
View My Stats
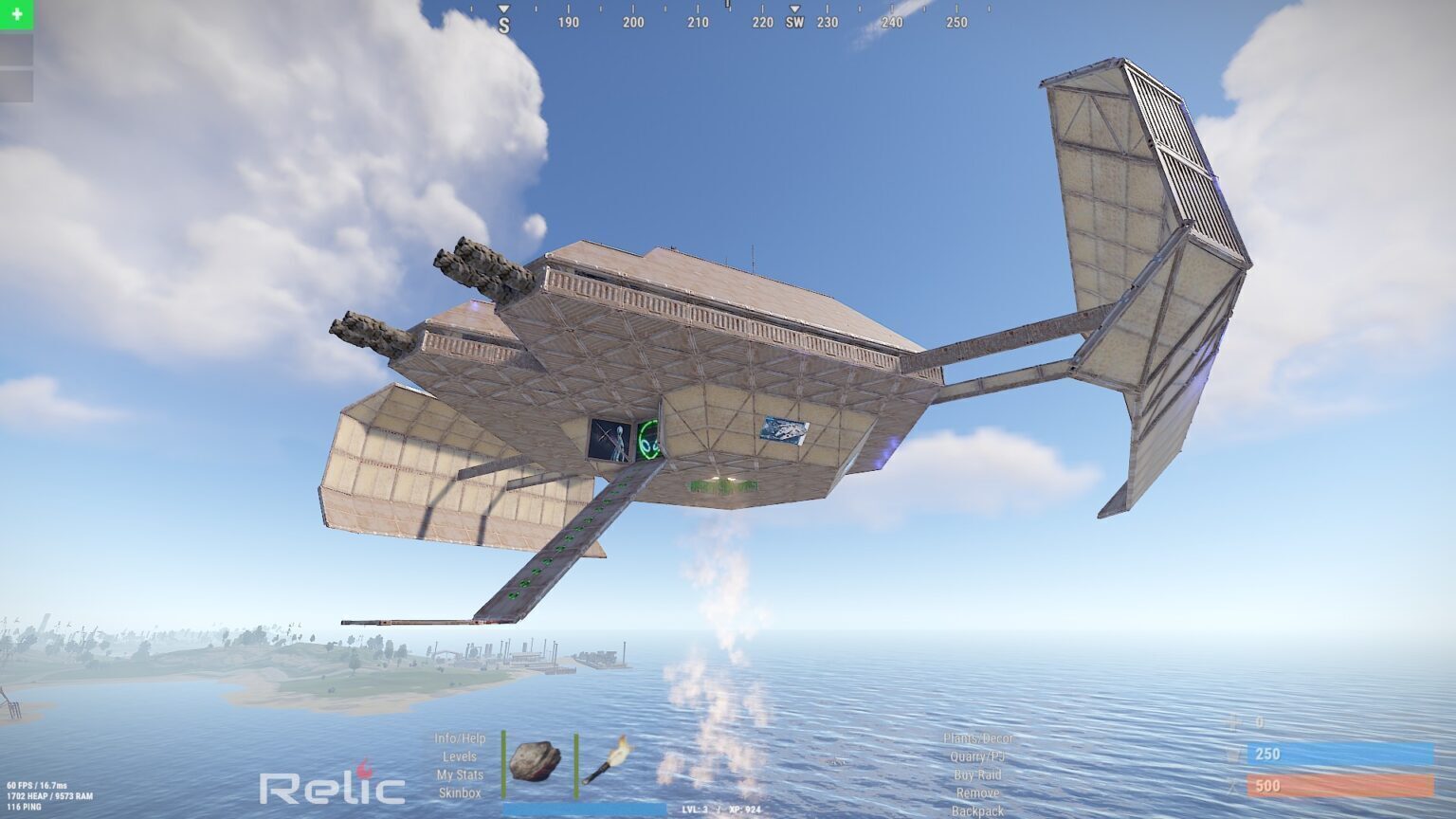[460, 774]
